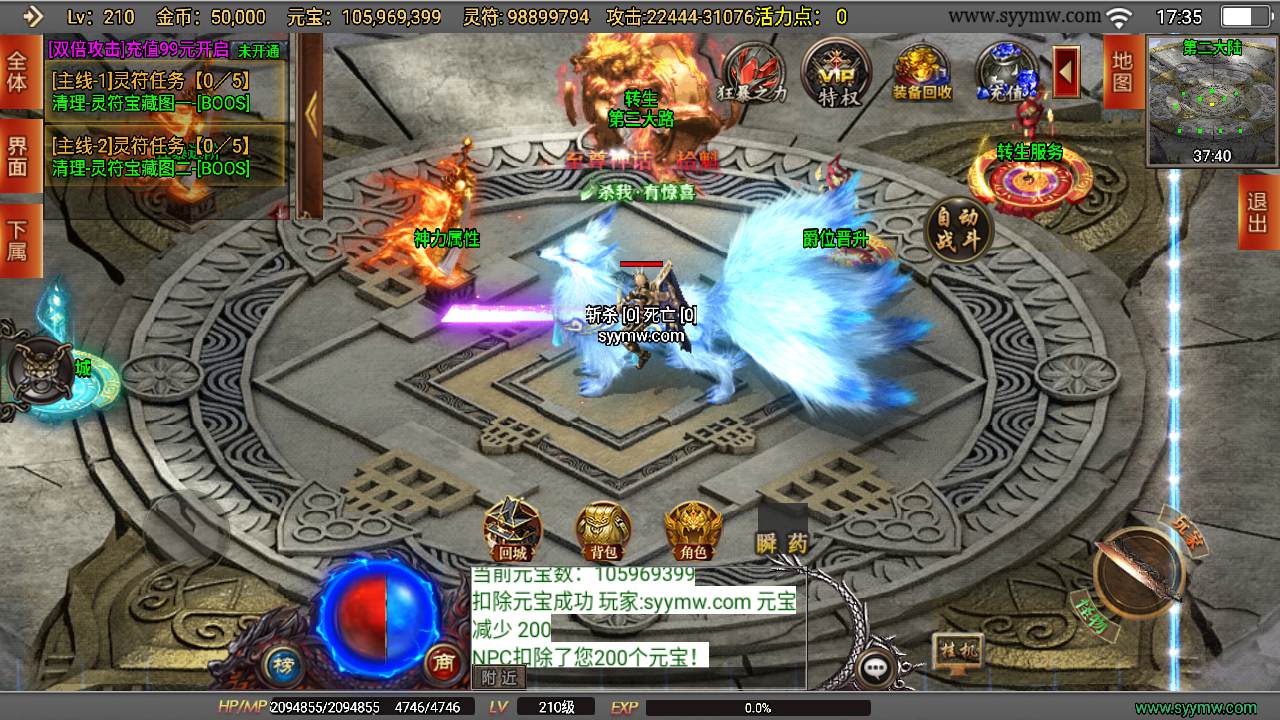The image size is (1280, 720).
Task: Open the 商 shop button
Action: 442,661
